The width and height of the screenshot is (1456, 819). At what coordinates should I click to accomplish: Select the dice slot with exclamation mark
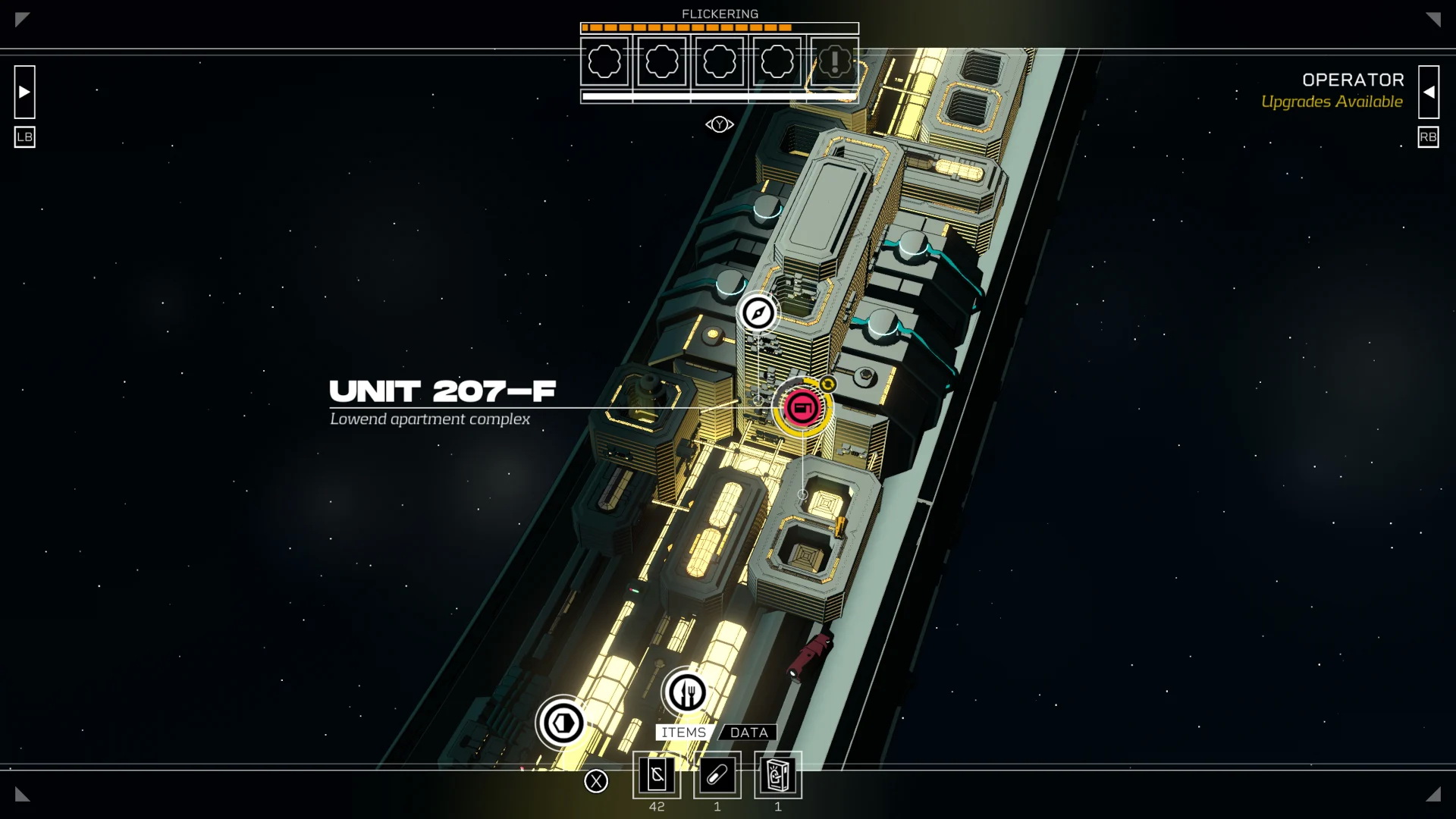(x=834, y=61)
